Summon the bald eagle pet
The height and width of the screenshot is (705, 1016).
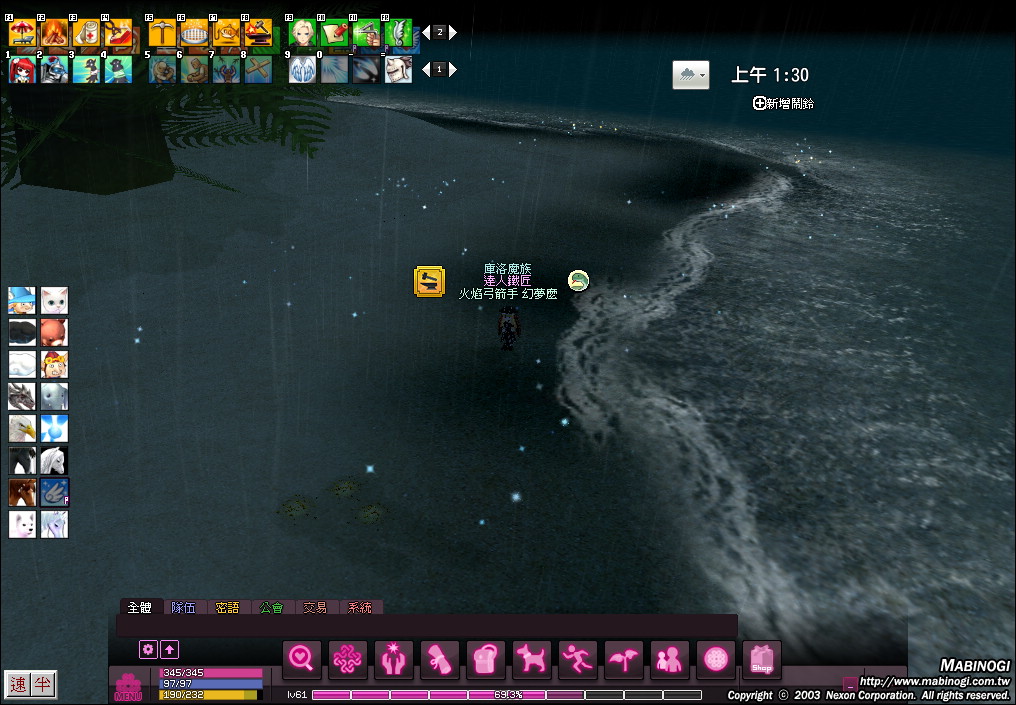22,428
